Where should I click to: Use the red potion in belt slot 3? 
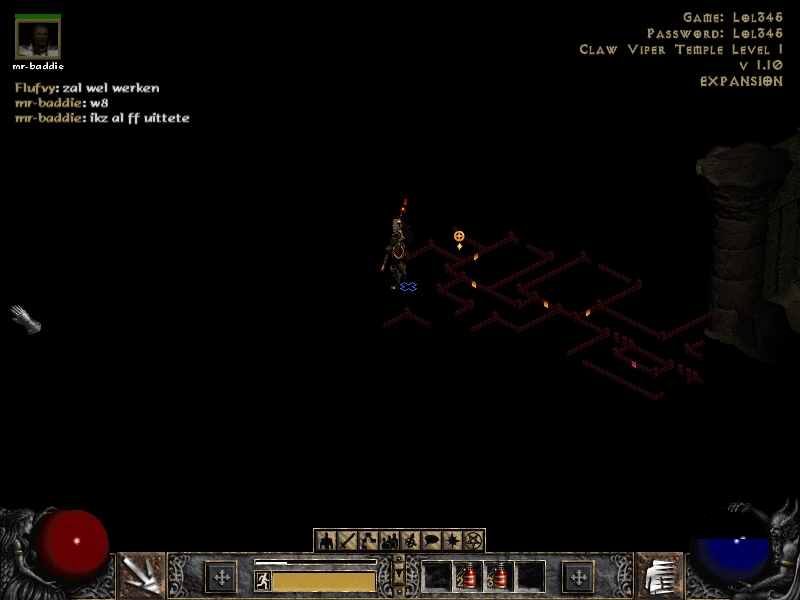[x=498, y=576]
